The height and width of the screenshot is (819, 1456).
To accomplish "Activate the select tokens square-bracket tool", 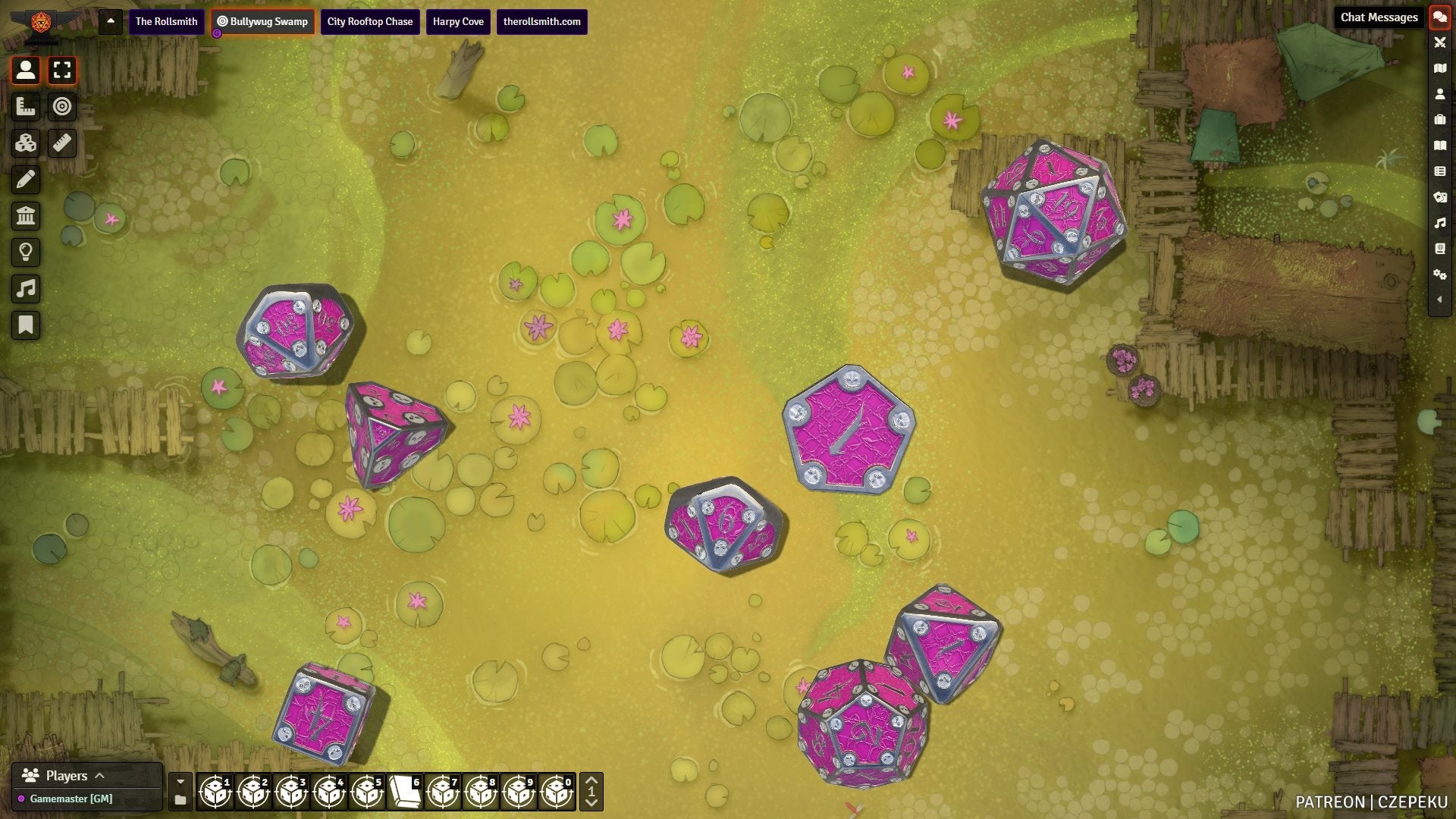I will click(x=62, y=71).
